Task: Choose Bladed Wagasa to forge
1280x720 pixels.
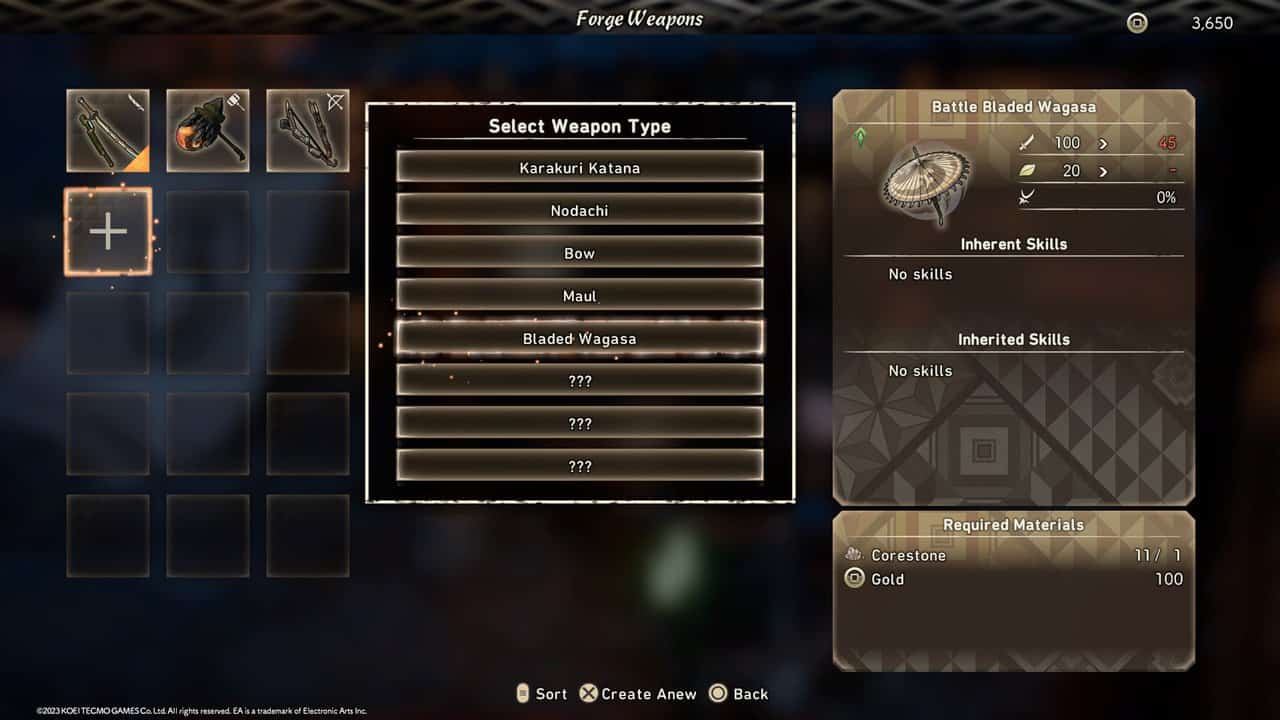Action: [580, 339]
